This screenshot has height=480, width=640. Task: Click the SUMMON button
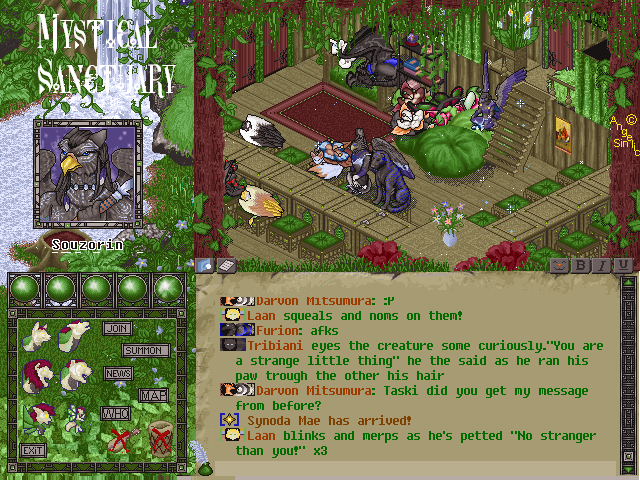[145, 351]
